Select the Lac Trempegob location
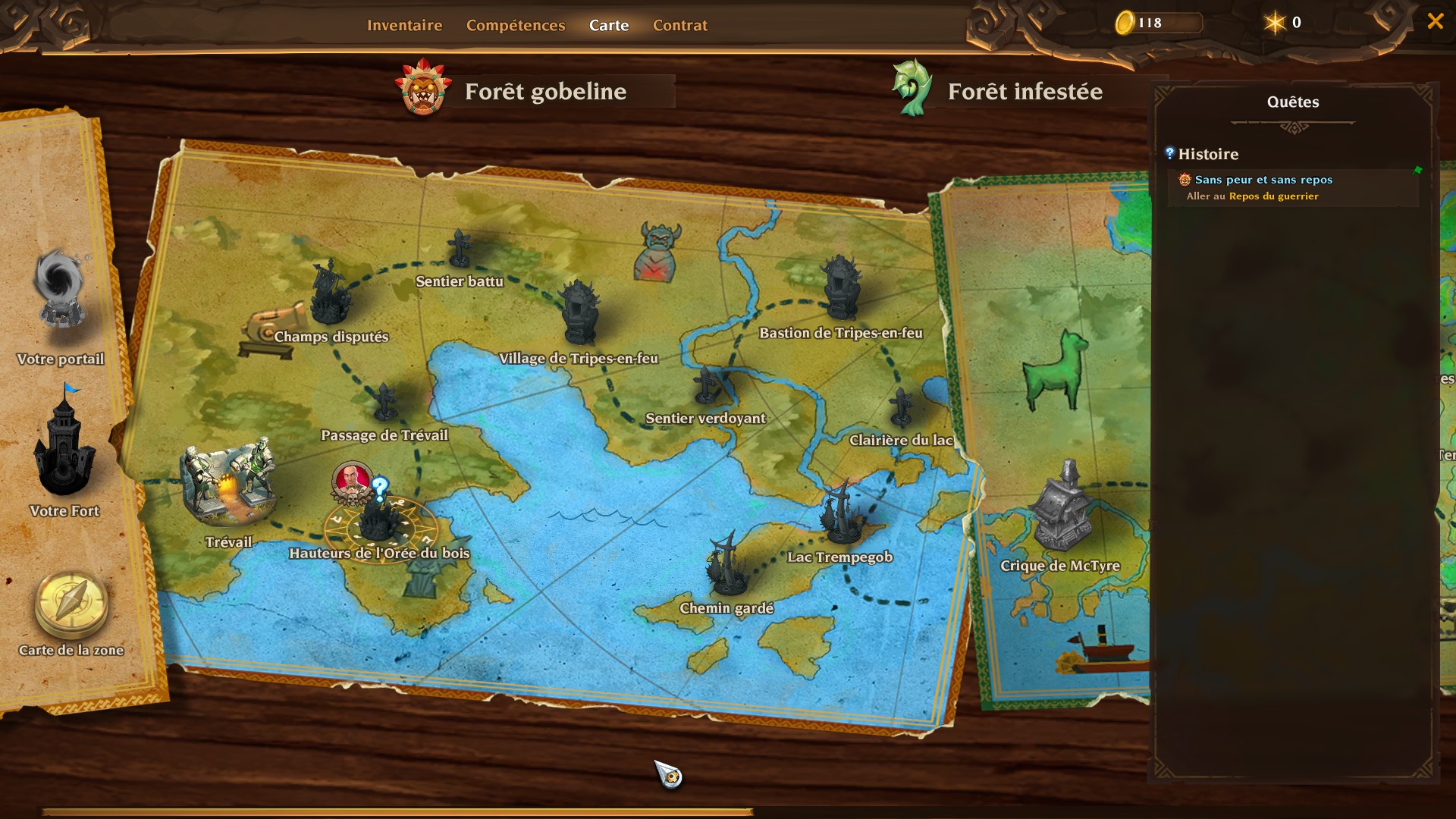 click(x=842, y=513)
